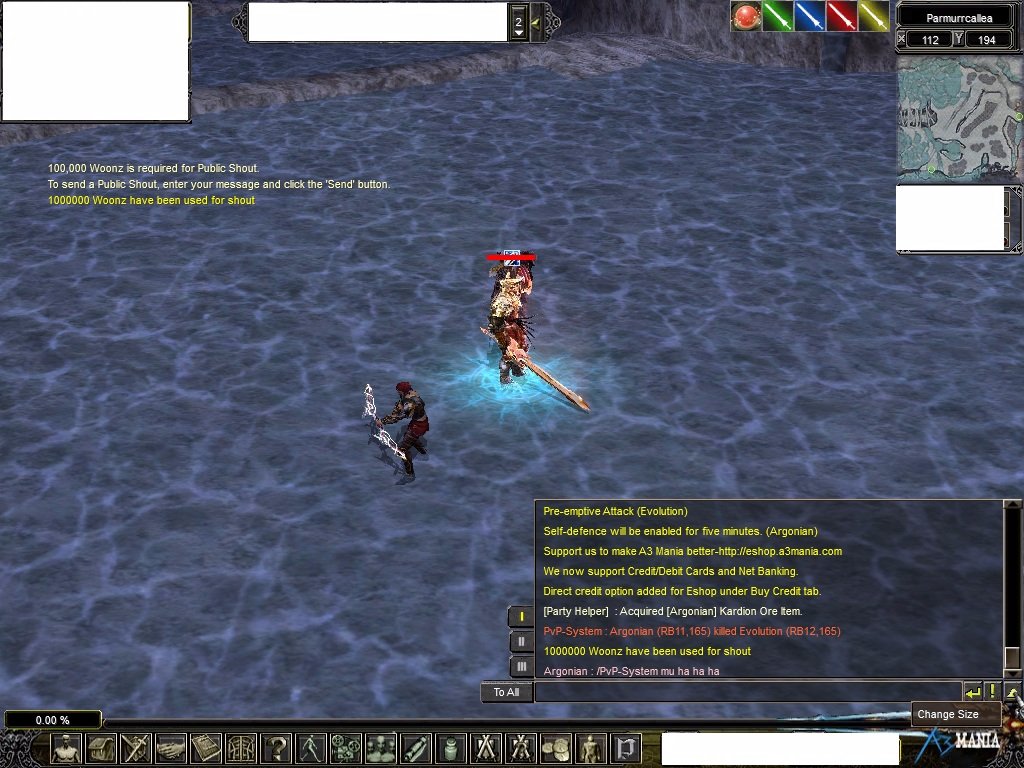Image resolution: width=1024 pixels, height=768 pixels.
Task: Open the question mark help icon
Action: 277,748
